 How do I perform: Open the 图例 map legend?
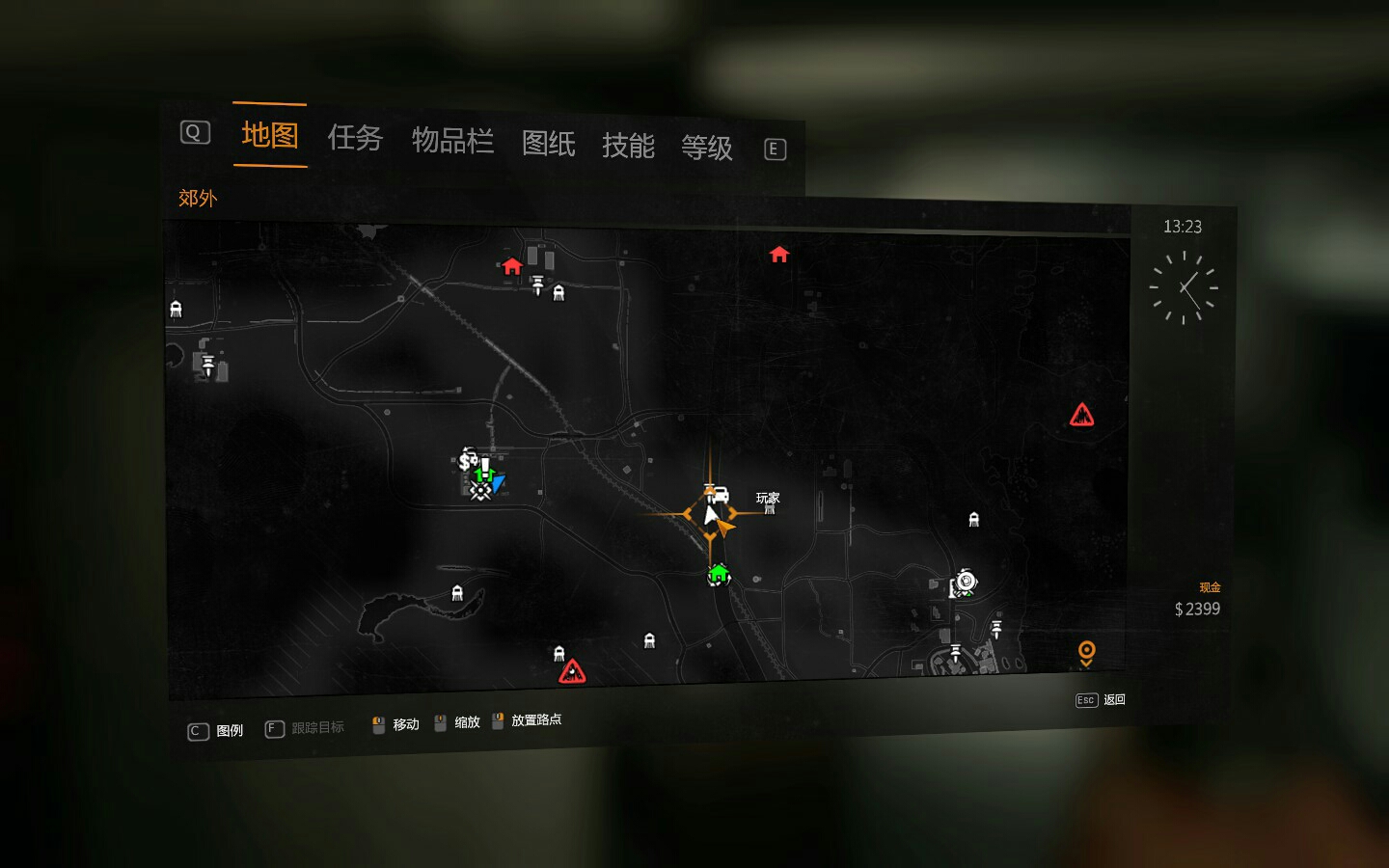[x=216, y=731]
